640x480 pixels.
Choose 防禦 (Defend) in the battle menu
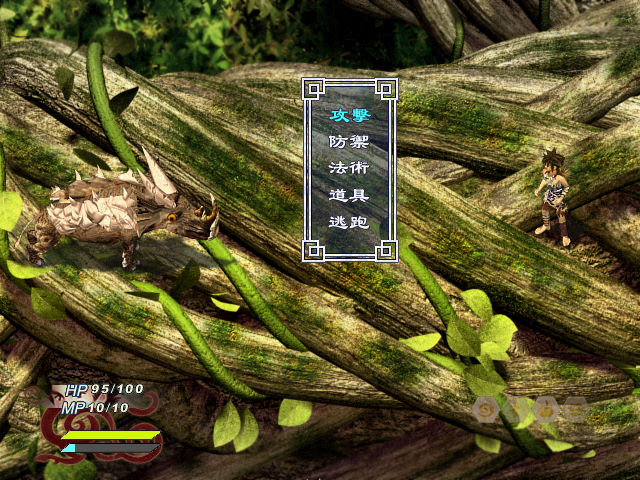pos(349,142)
